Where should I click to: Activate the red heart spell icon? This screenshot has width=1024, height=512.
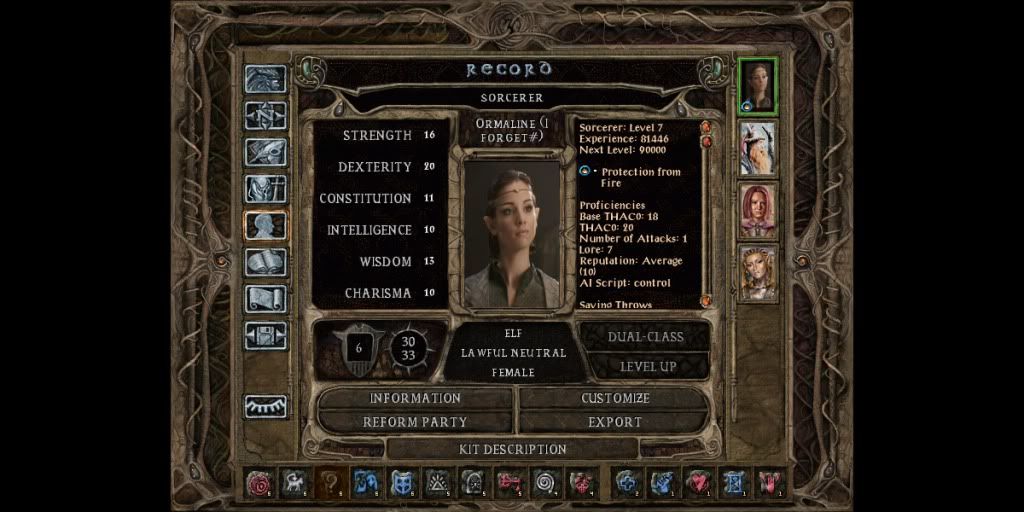(x=699, y=483)
